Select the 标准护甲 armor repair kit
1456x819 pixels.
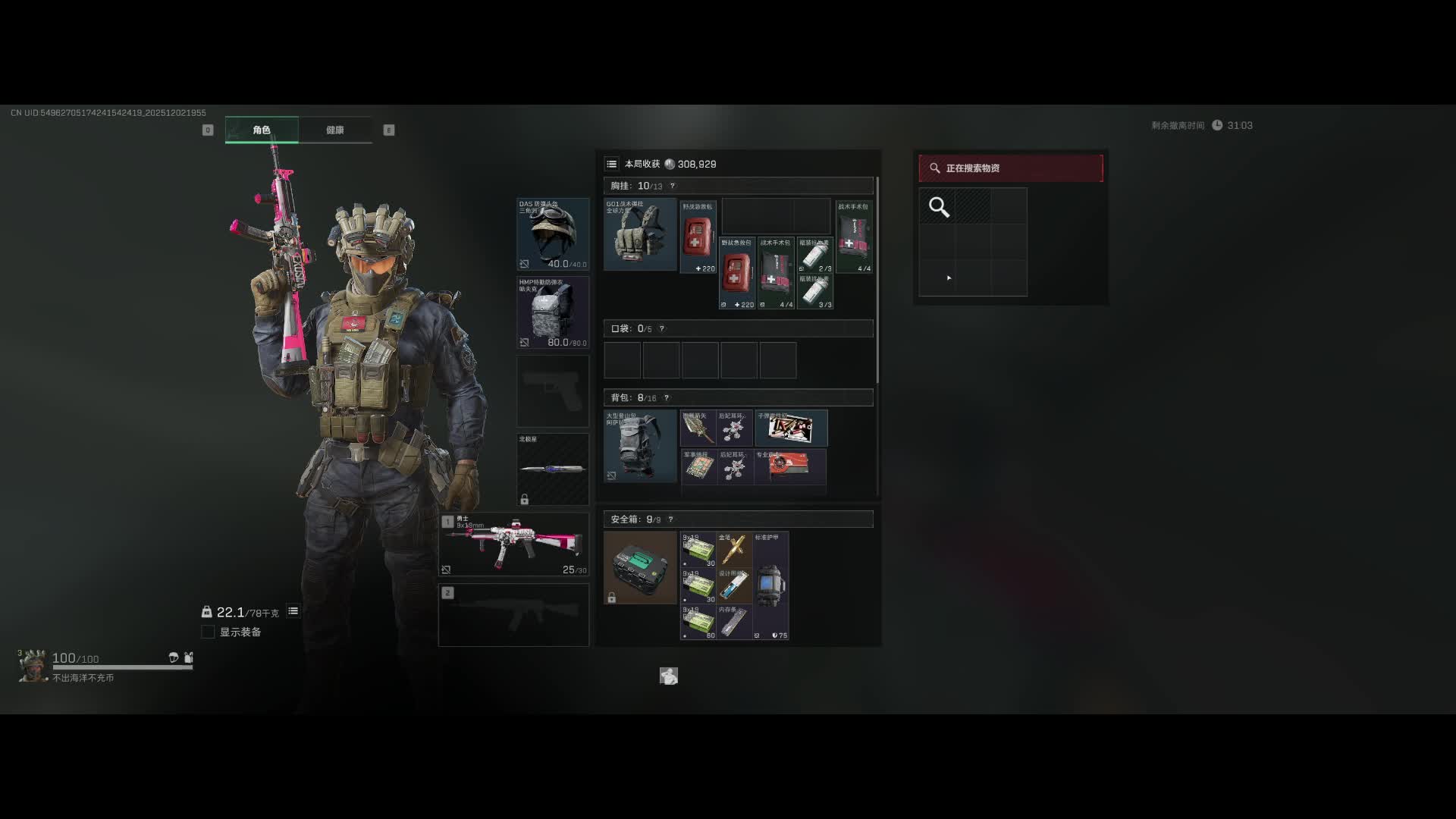[x=770, y=585]
